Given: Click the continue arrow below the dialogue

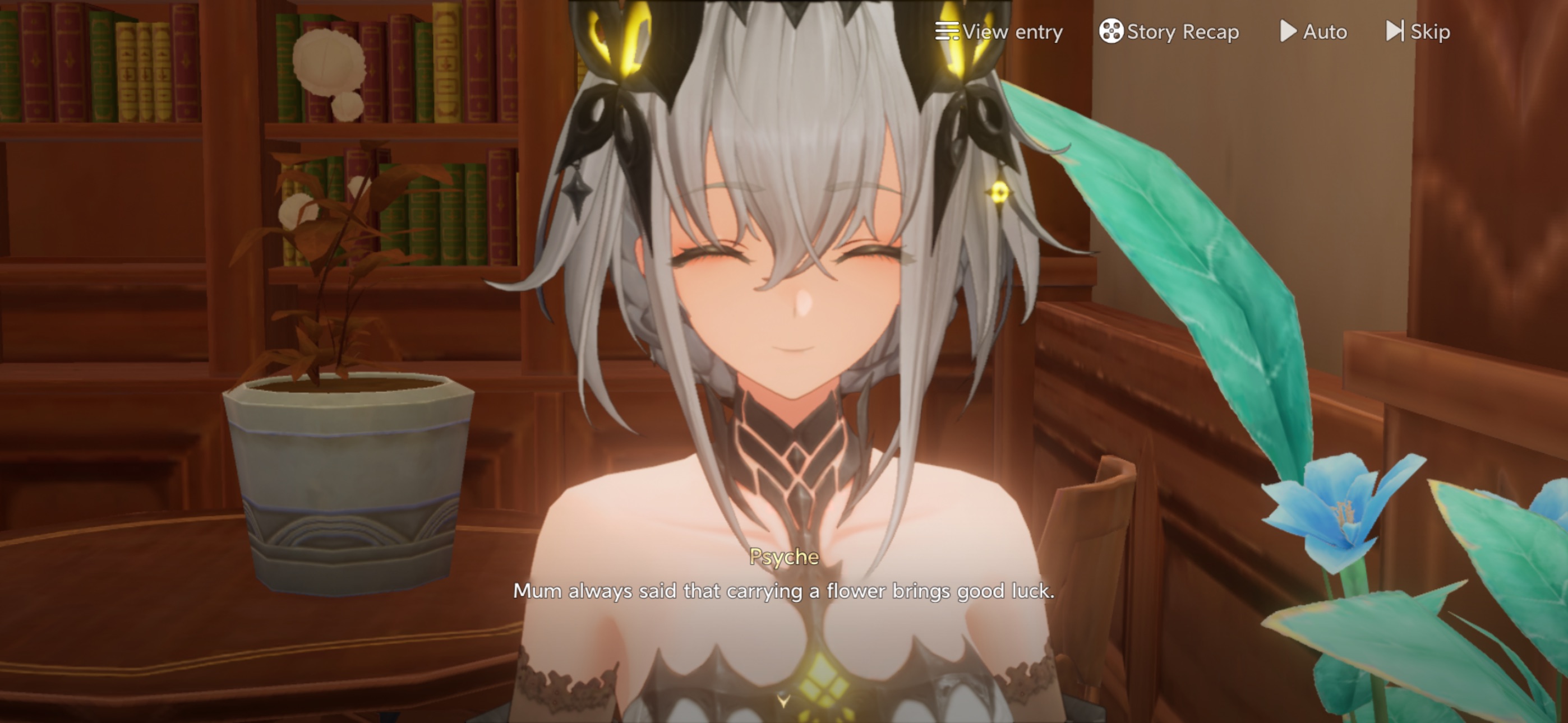Looking at the screenshot, I should 783,700.
